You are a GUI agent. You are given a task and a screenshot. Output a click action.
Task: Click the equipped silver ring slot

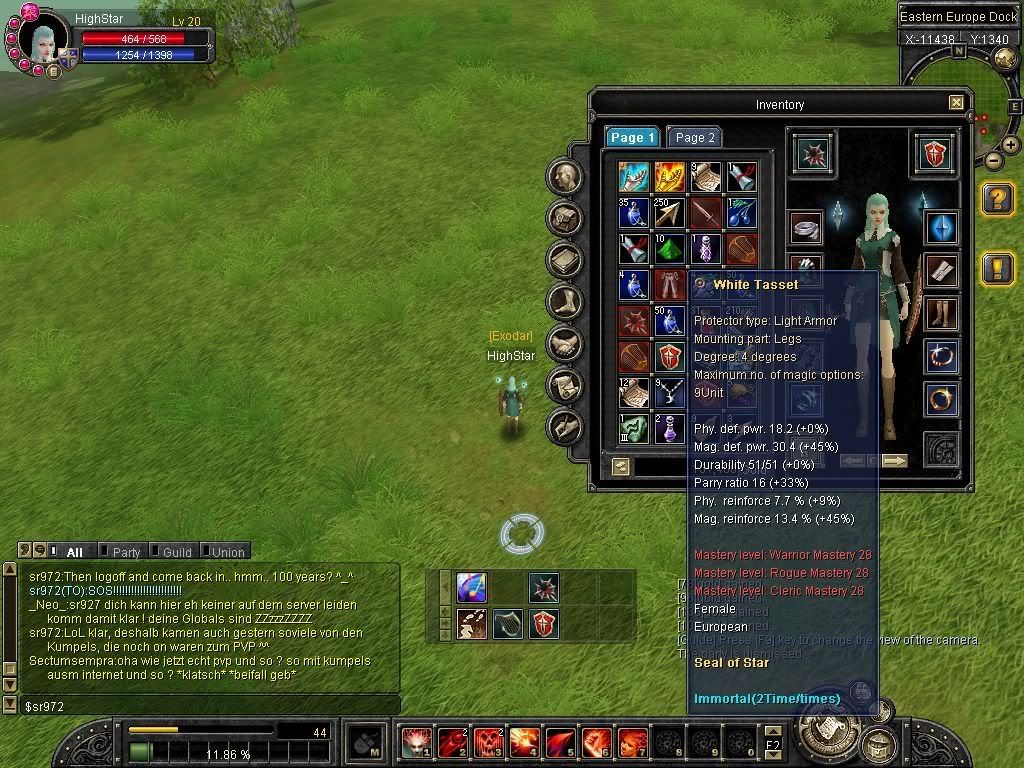(805, 228)
